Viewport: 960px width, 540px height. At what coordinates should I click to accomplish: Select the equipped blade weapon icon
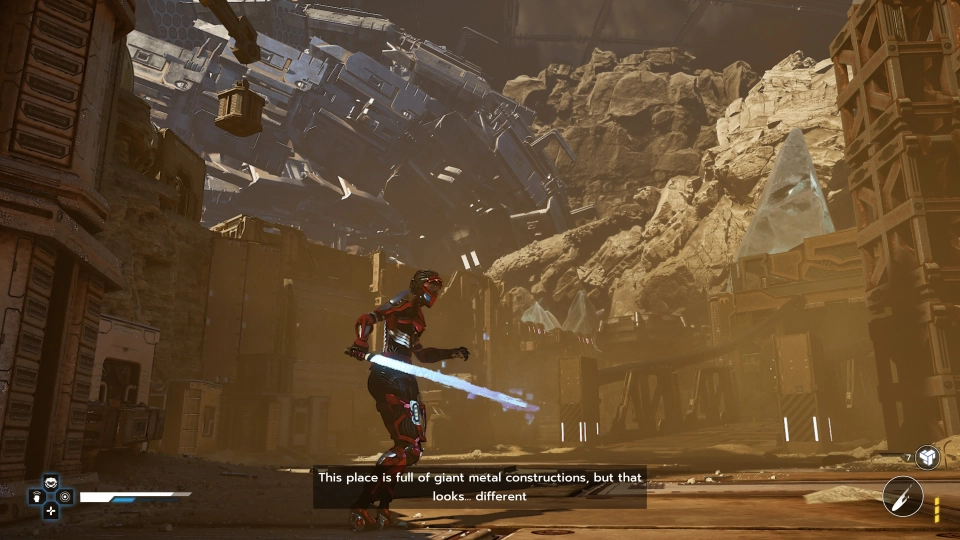coord(903,497)
